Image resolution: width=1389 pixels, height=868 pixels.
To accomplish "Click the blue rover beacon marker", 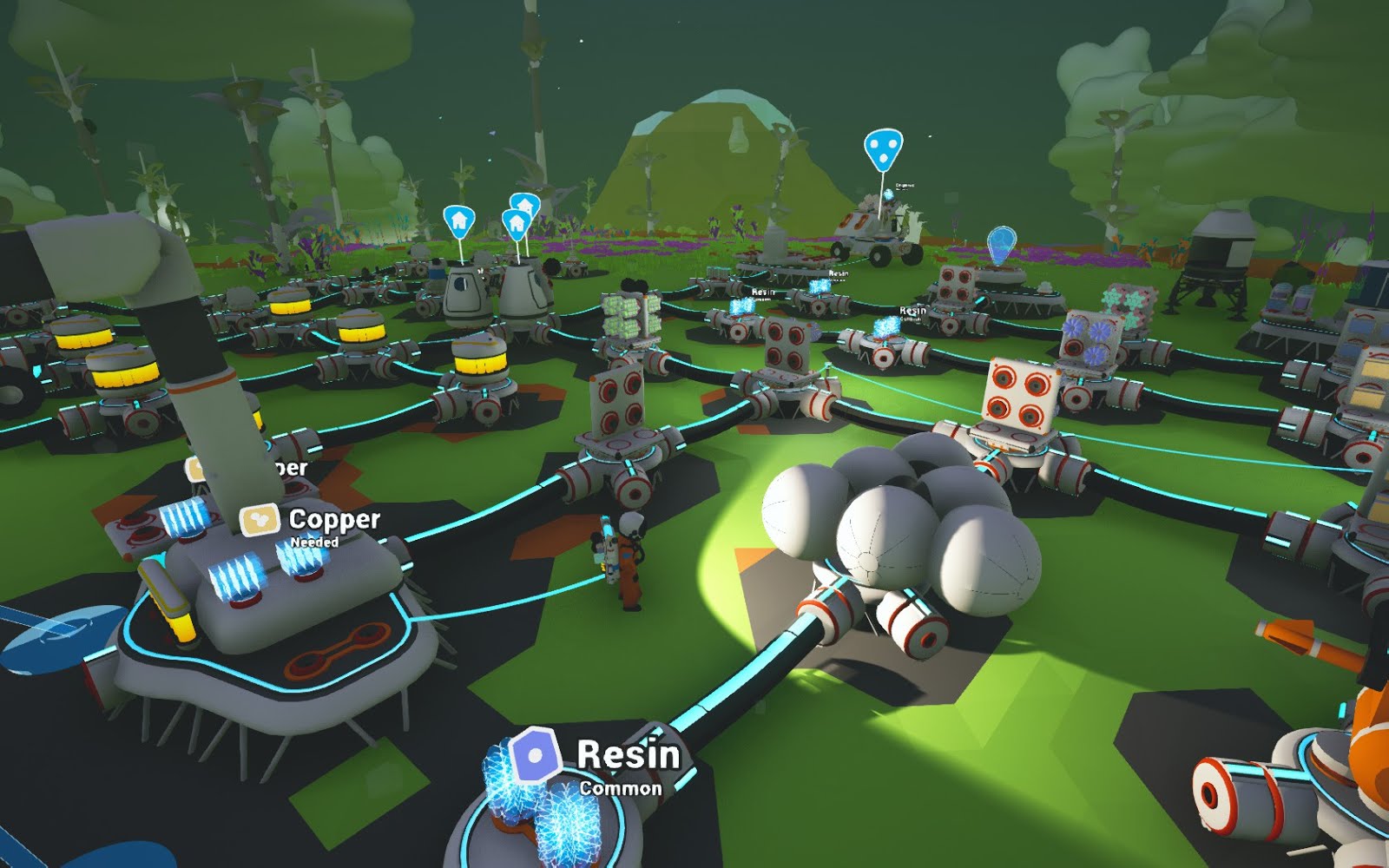I will (x=884, y=148).
